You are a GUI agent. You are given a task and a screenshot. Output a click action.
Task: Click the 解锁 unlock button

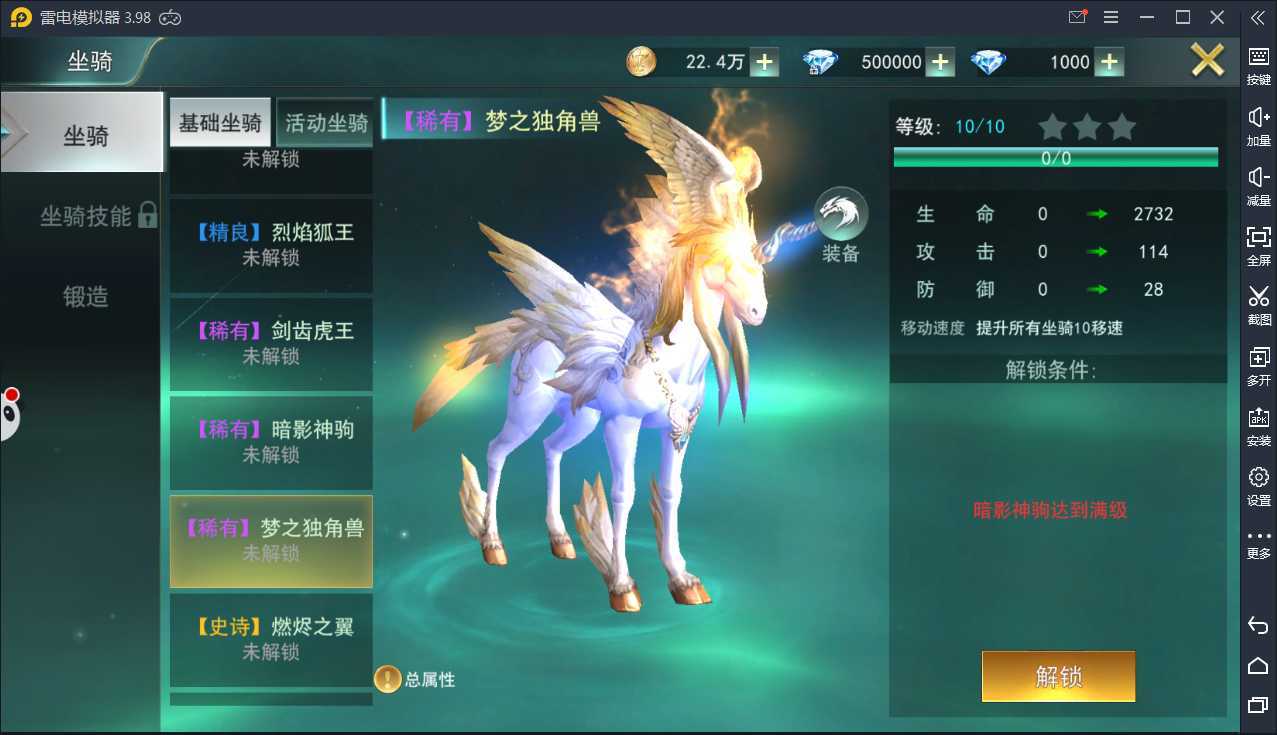pyautogui.click(x=1058, y=677)
